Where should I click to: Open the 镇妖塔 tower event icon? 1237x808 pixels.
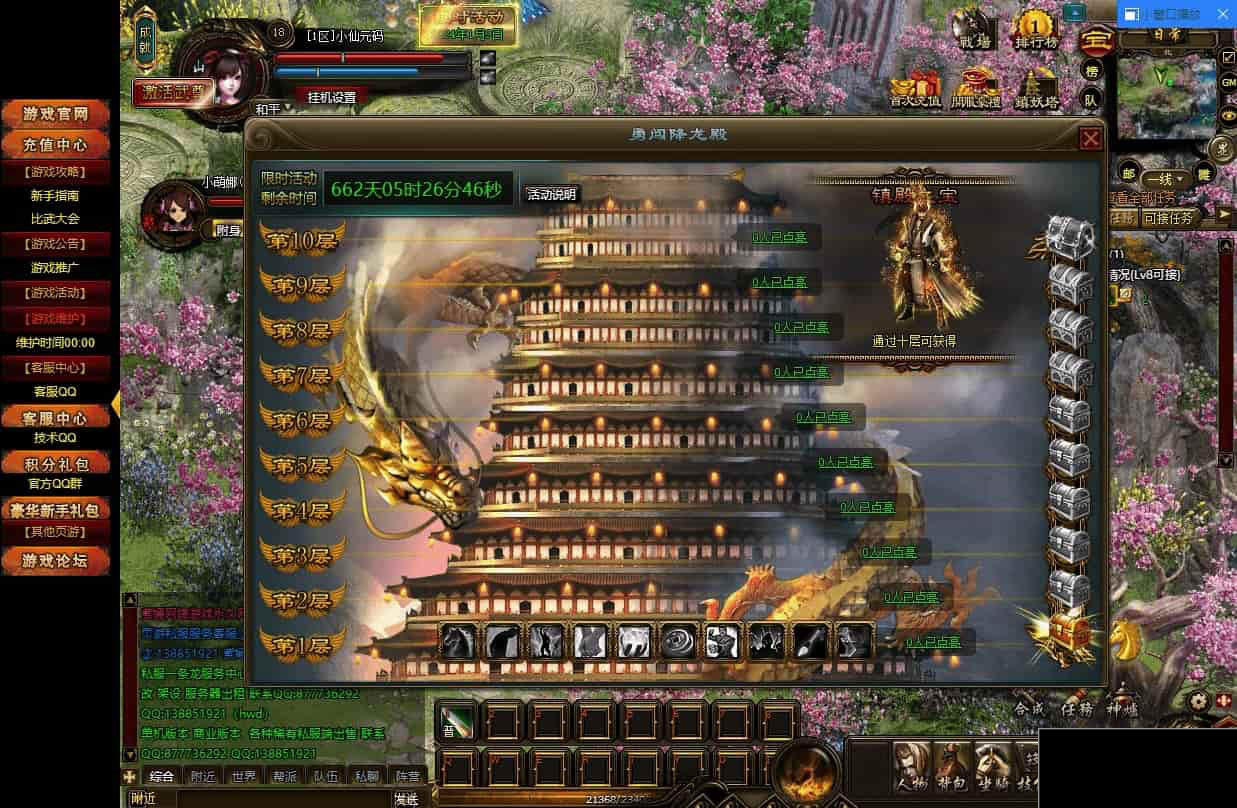pyautogui.click(x=1037, y=88)
